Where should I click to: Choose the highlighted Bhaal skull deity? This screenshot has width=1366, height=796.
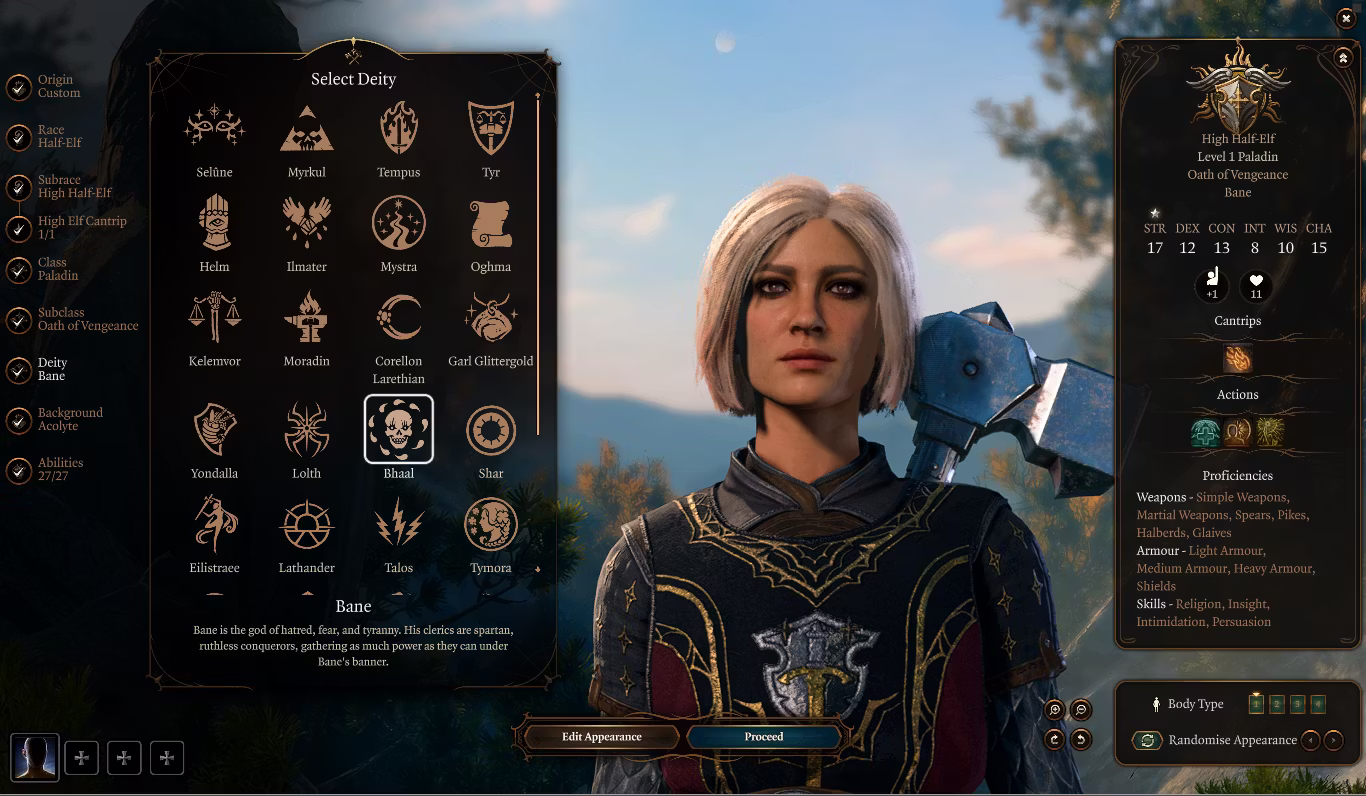pos(398,429)
